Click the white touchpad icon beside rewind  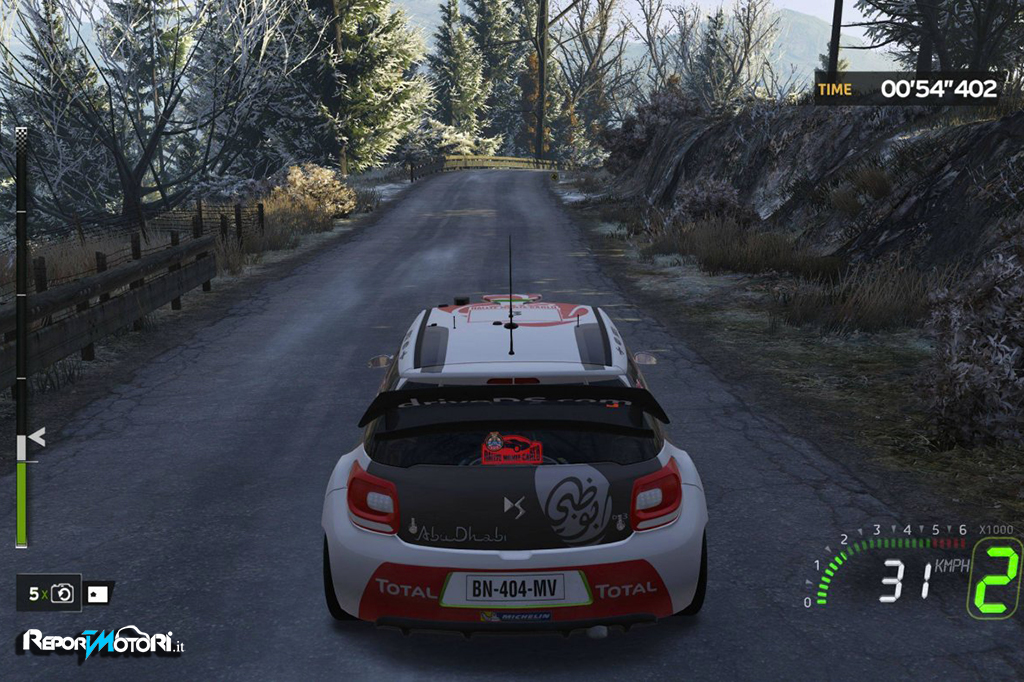[x=97, y=594]
